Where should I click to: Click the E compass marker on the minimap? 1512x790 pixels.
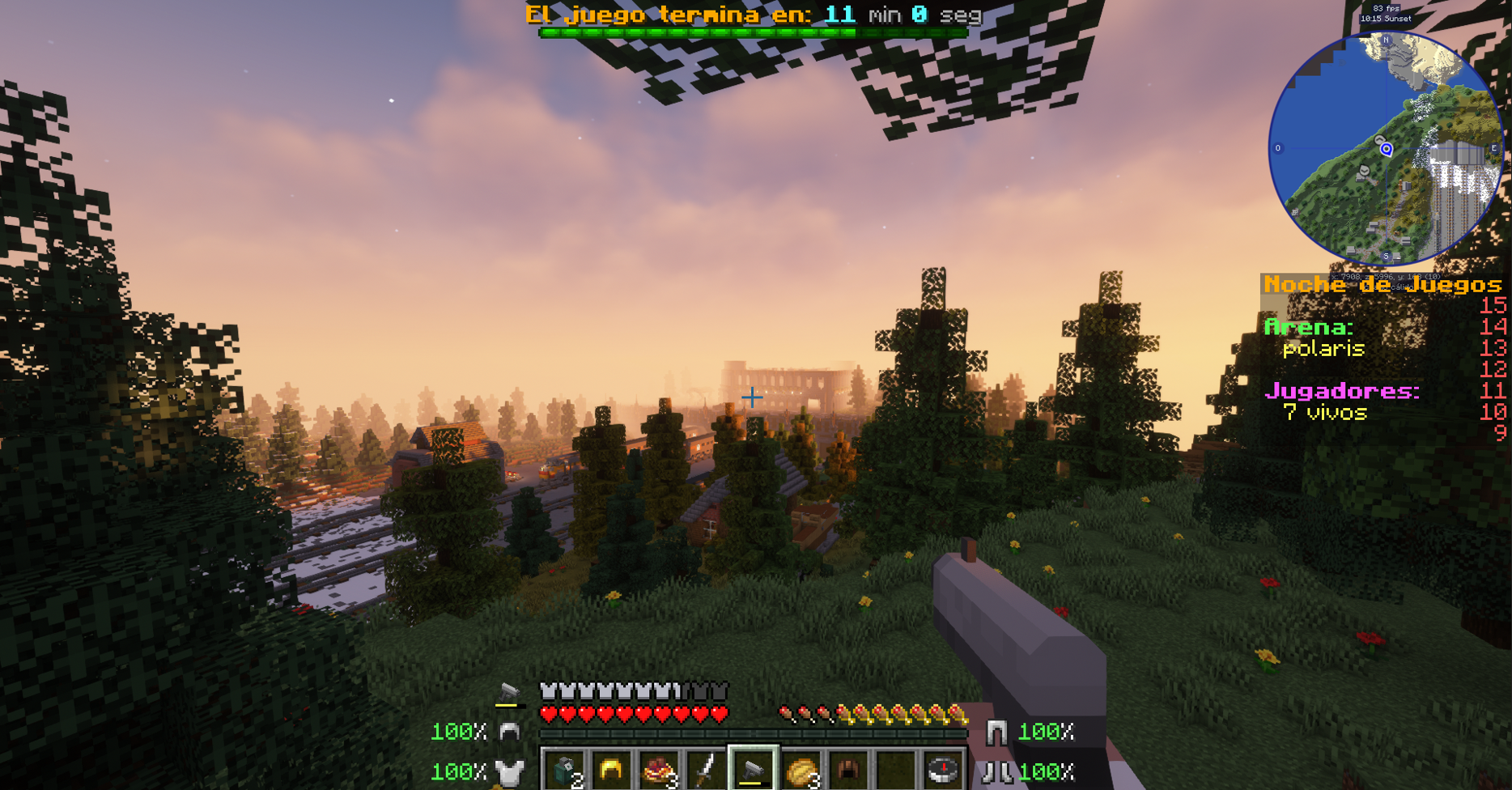tap(1493, 147)
